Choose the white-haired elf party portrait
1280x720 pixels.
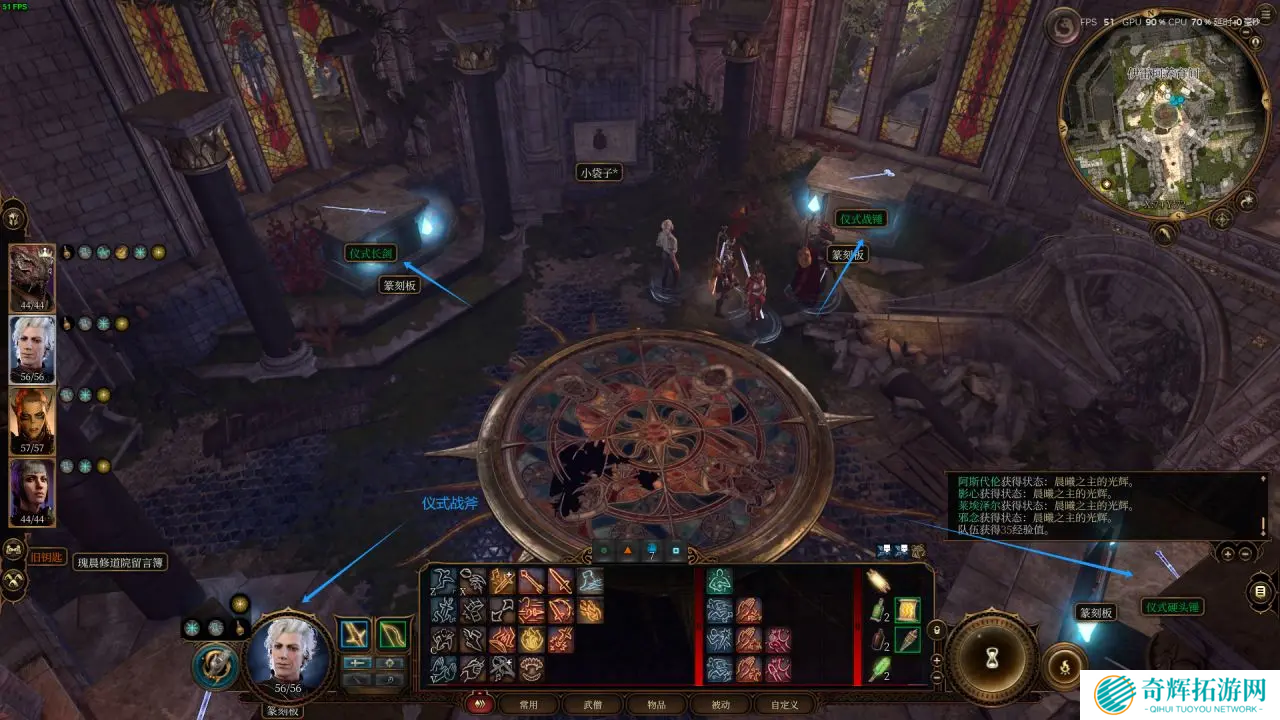tap(32, 348)
